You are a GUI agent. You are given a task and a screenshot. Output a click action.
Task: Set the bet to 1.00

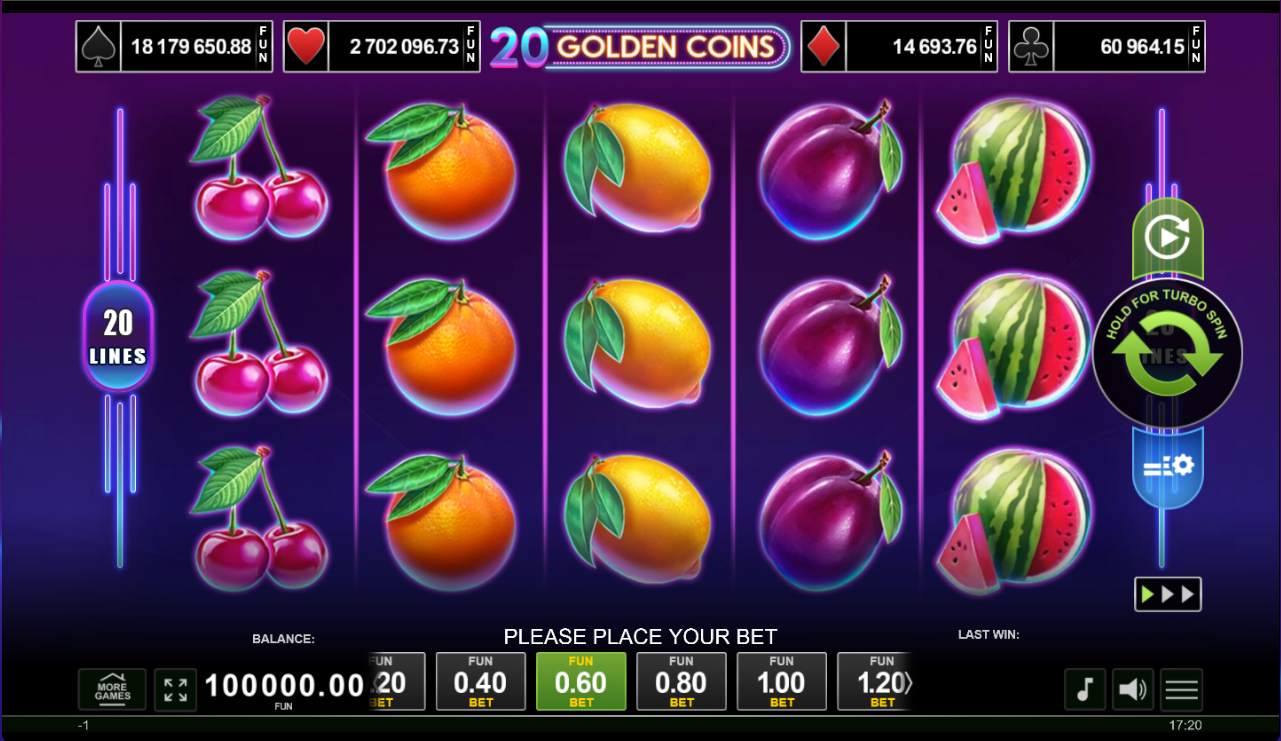click(x=781, y=682)
